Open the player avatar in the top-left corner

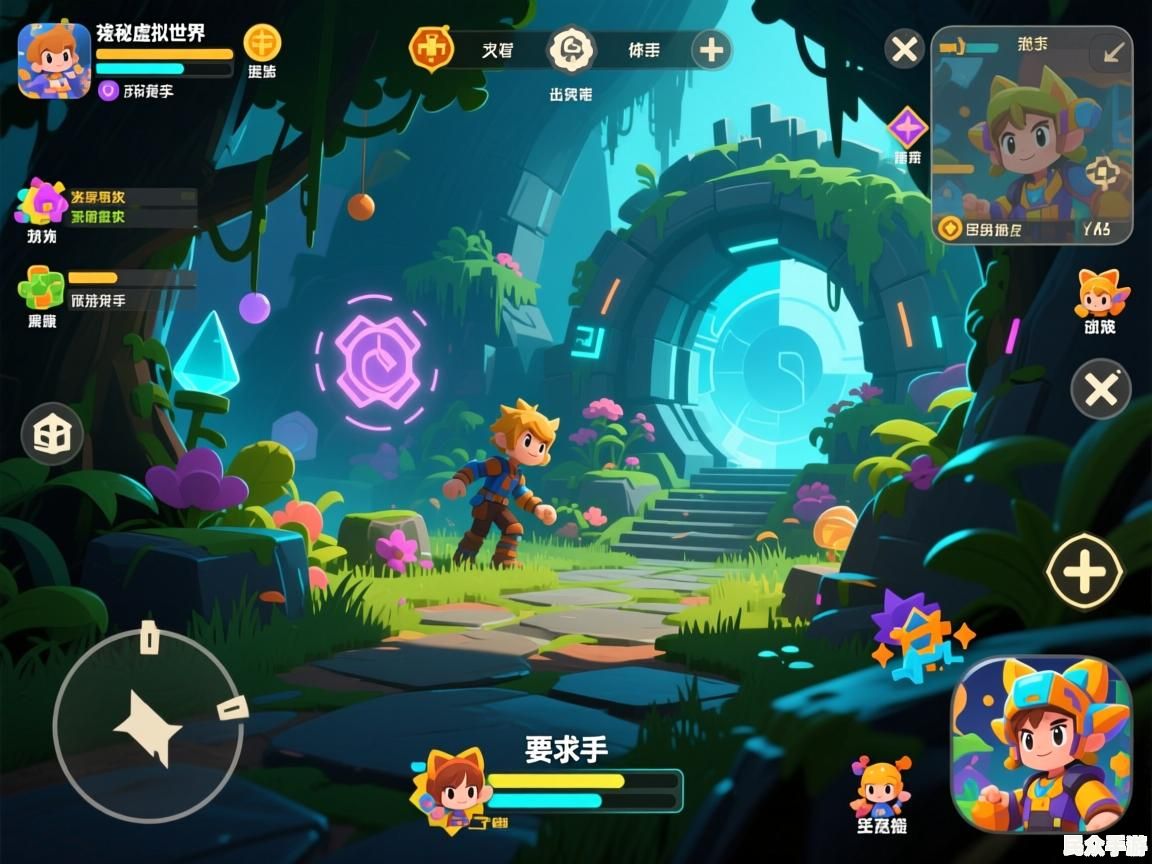(x=54, y=59)
